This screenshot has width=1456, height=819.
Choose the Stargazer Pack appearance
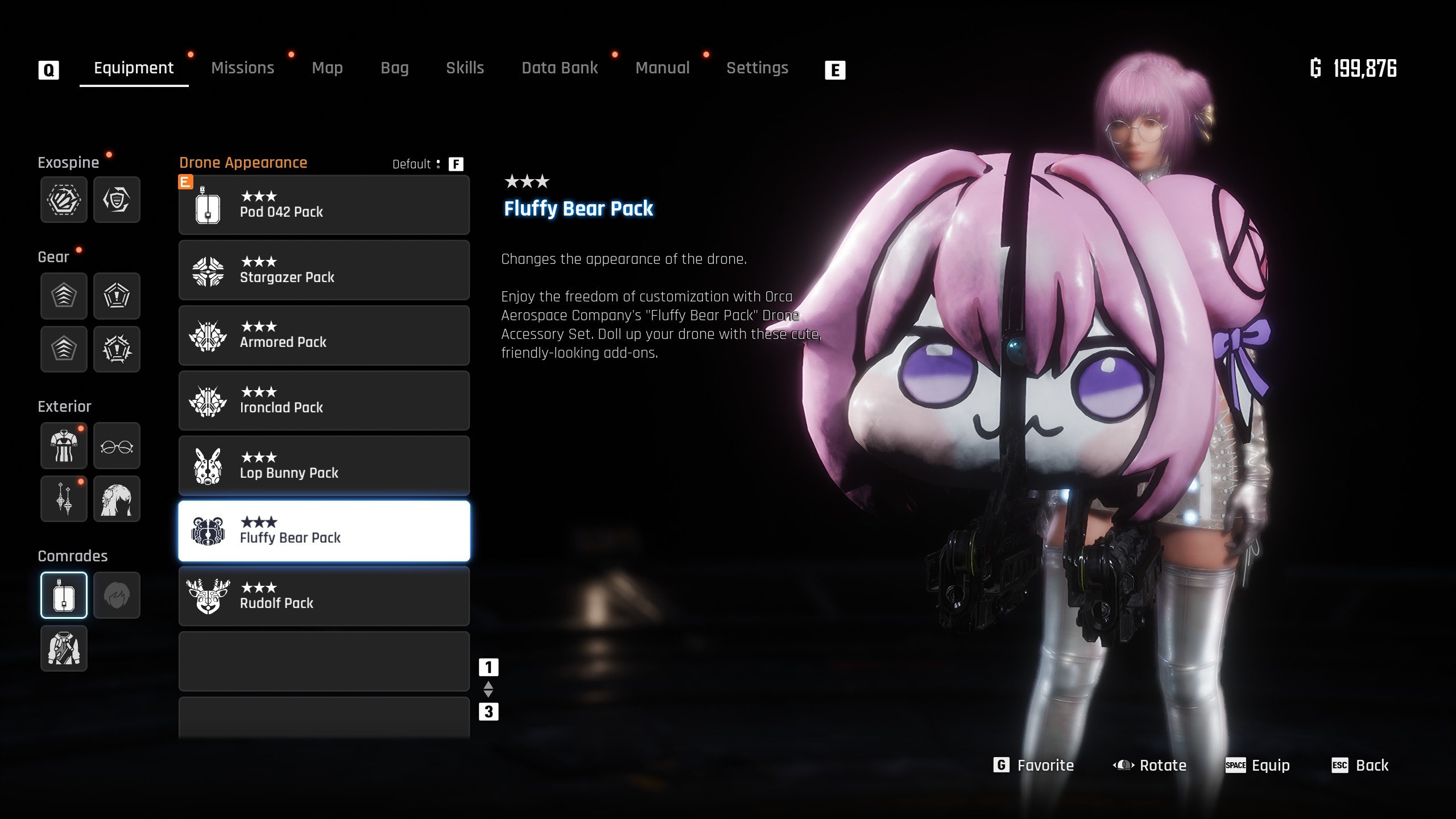pyautogui.click(x=324, y=270)
